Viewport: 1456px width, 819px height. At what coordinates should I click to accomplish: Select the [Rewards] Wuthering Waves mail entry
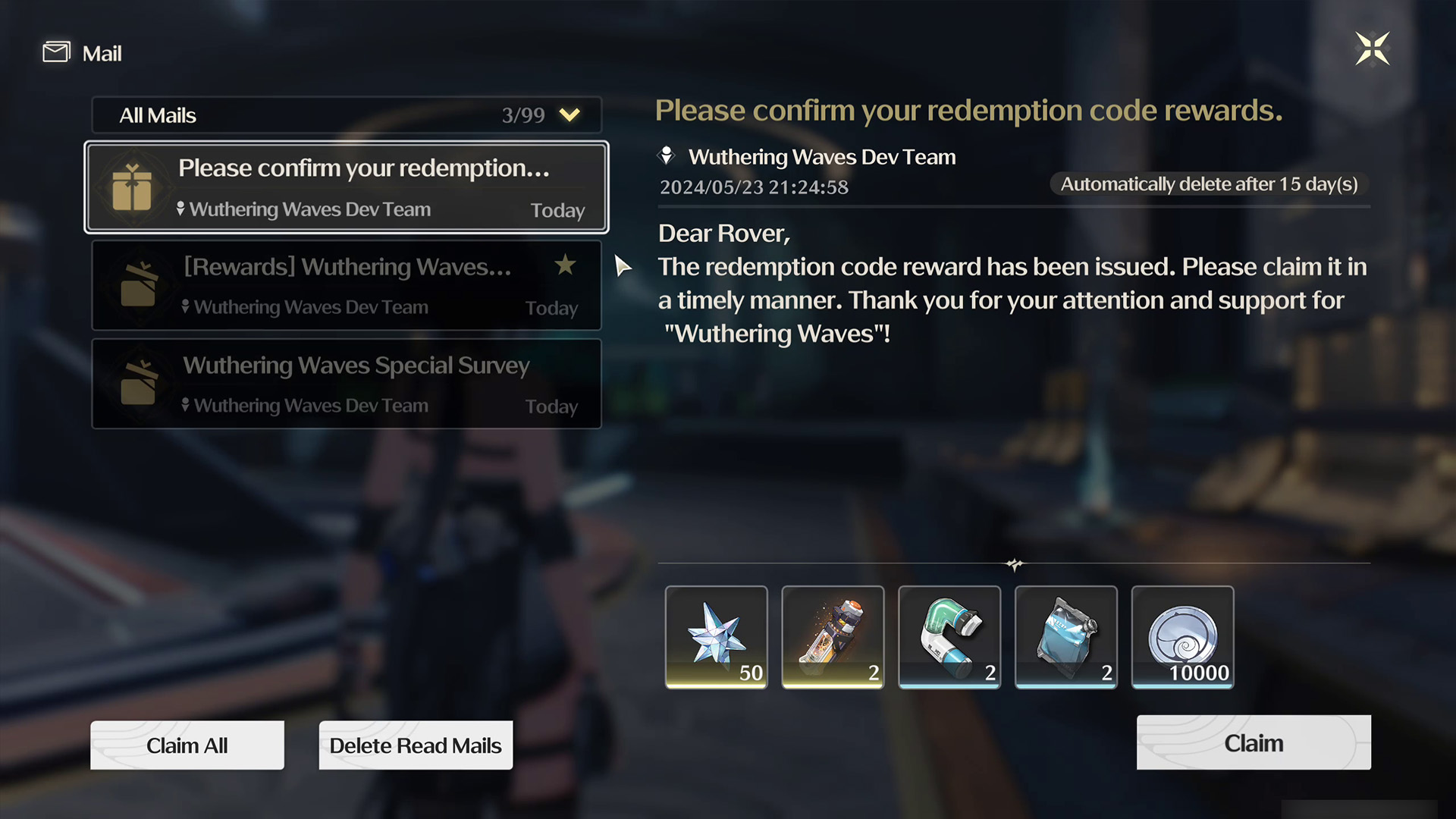(x=346, y=285)
